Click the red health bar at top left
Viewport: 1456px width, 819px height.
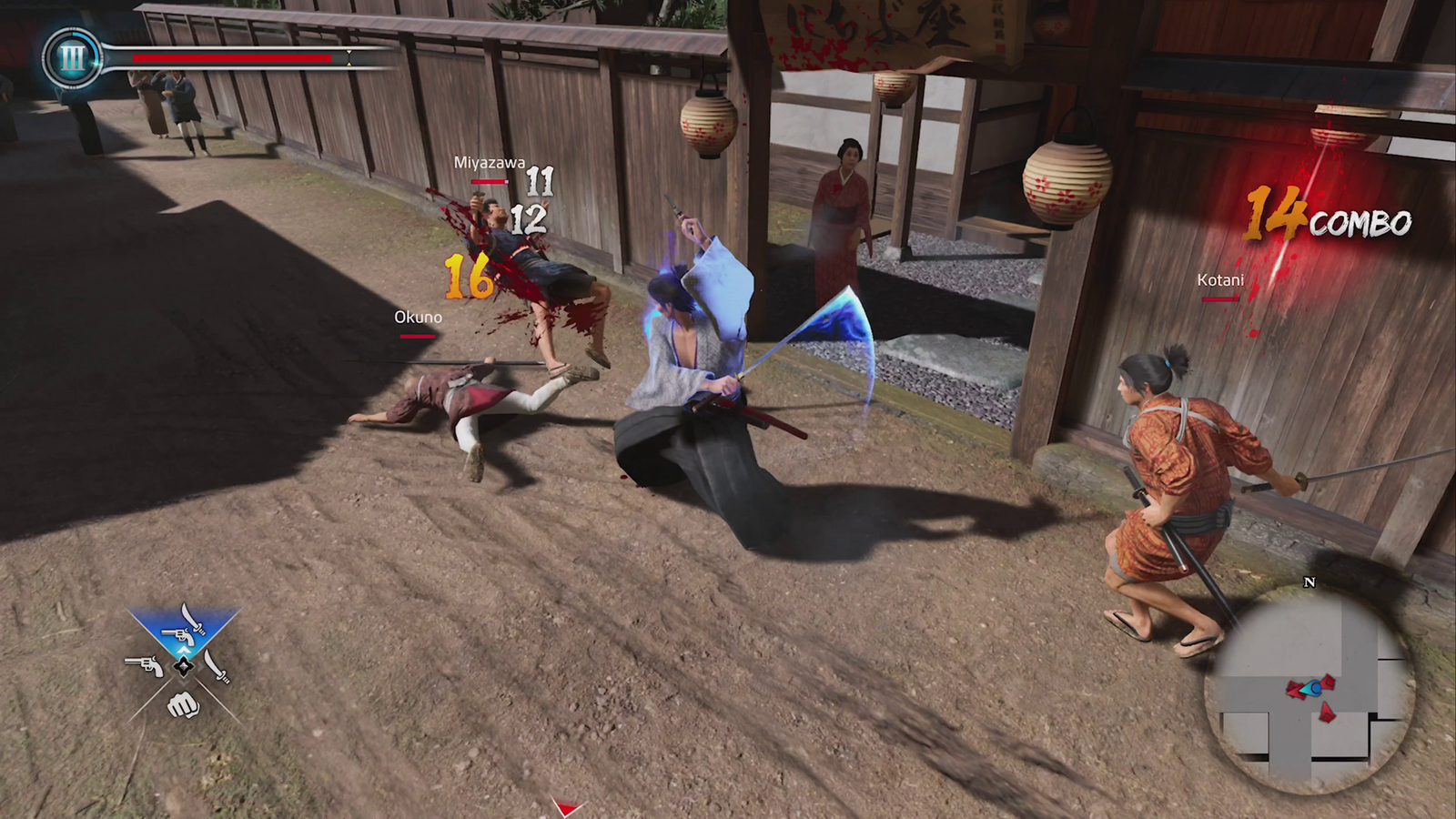pyautogui.click(x=232, y=58)
